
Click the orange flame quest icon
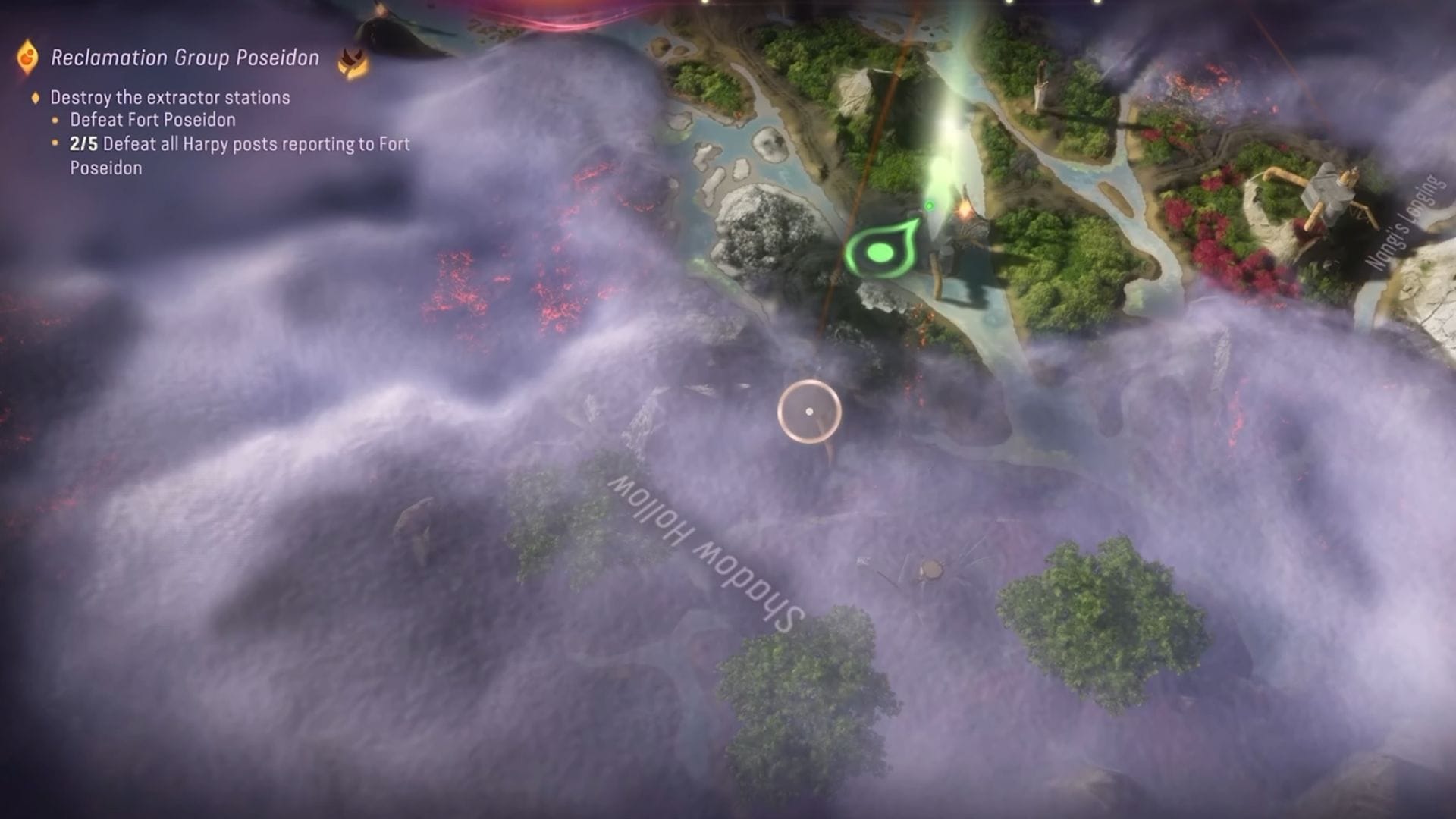27,55
